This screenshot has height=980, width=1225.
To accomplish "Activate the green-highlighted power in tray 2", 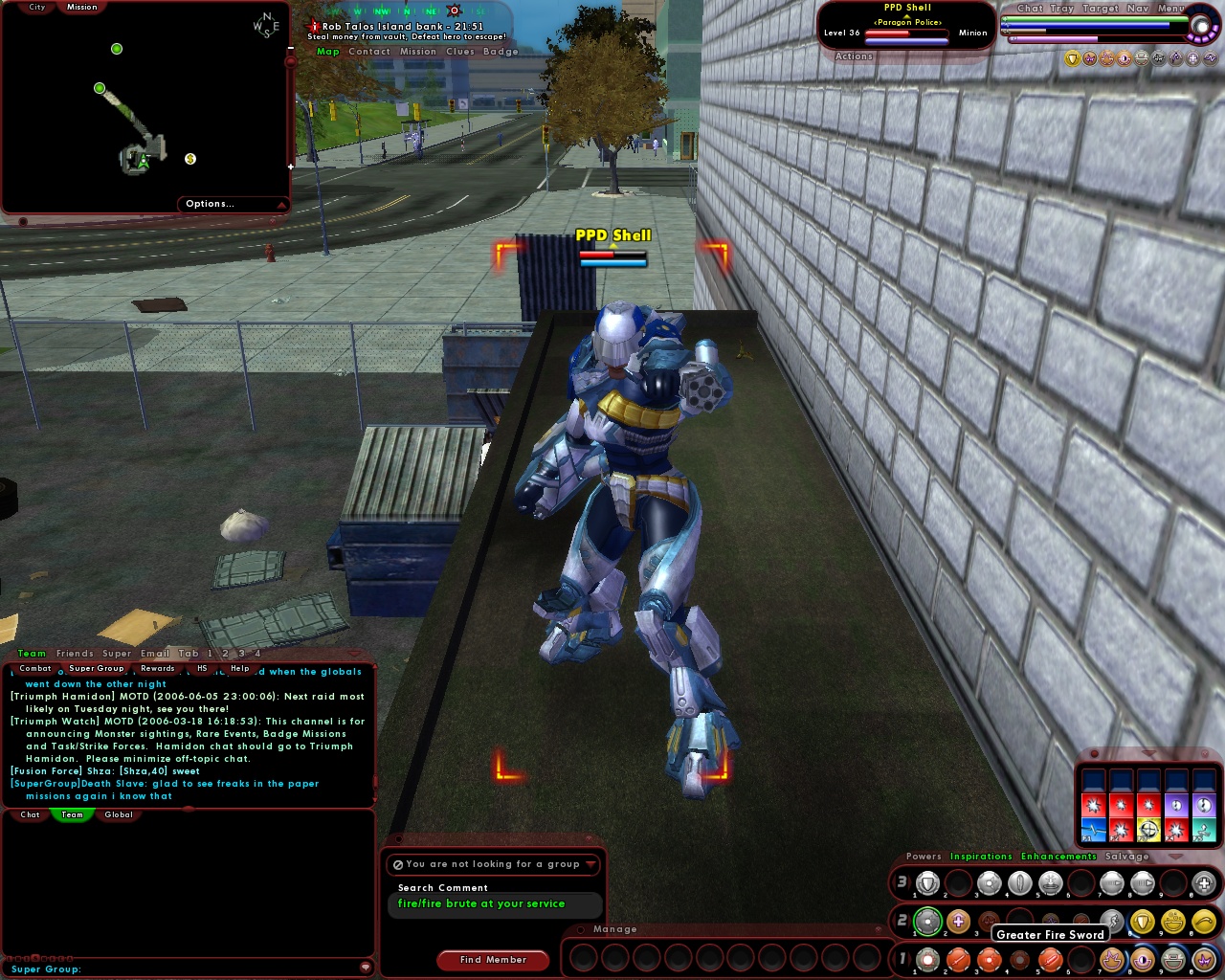I will pyautogui.click(x=928, y=920).
